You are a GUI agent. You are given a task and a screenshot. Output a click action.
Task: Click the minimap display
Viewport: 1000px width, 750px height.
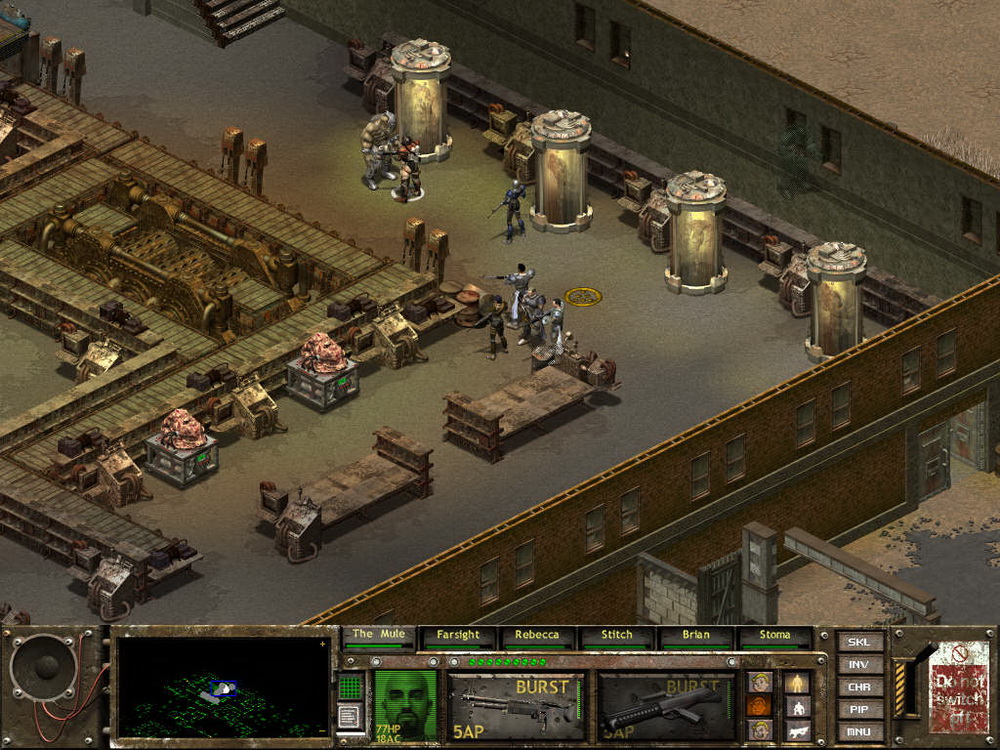click(x=222, y=690)
